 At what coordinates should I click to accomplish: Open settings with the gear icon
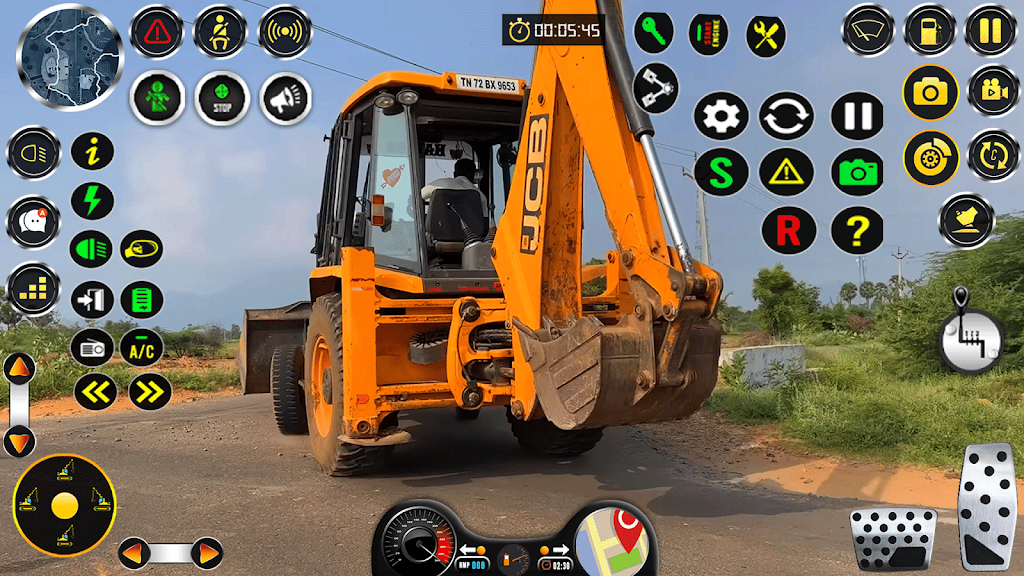pos(721,116)
